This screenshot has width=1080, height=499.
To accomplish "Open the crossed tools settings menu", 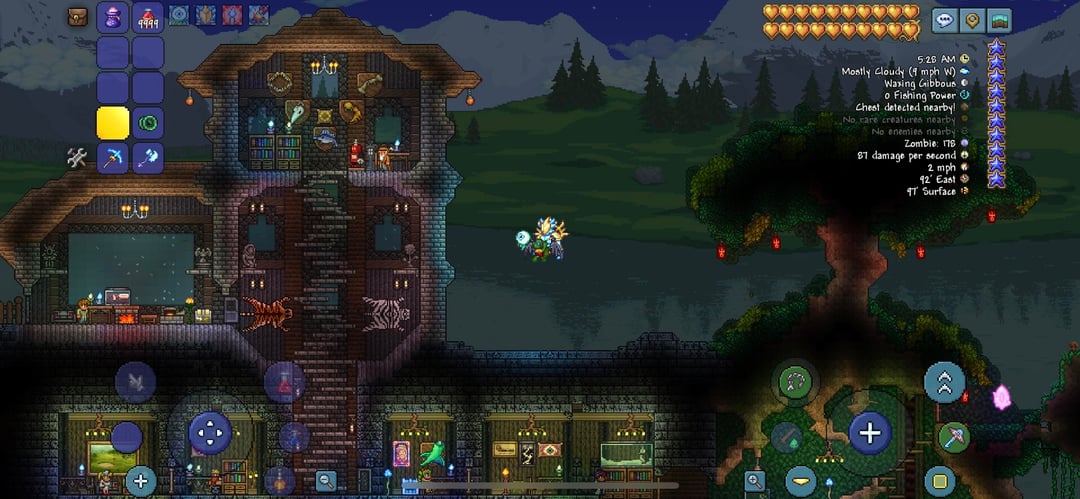I will pos(77,157).
